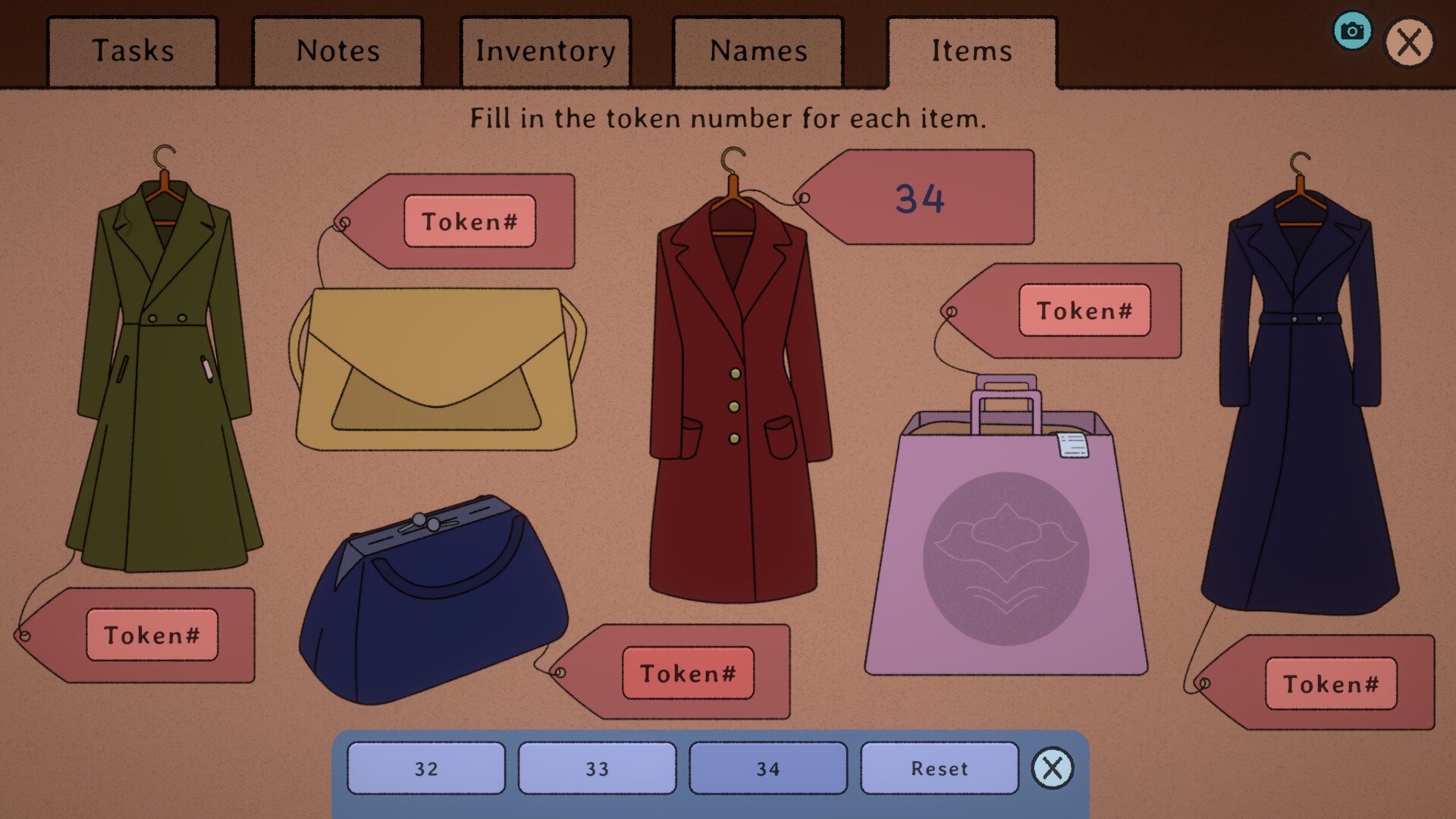Close the notebook with the top-right X
Image resolution: width=1456 pixels, height=819 pixels.
tap(1409, 42)
